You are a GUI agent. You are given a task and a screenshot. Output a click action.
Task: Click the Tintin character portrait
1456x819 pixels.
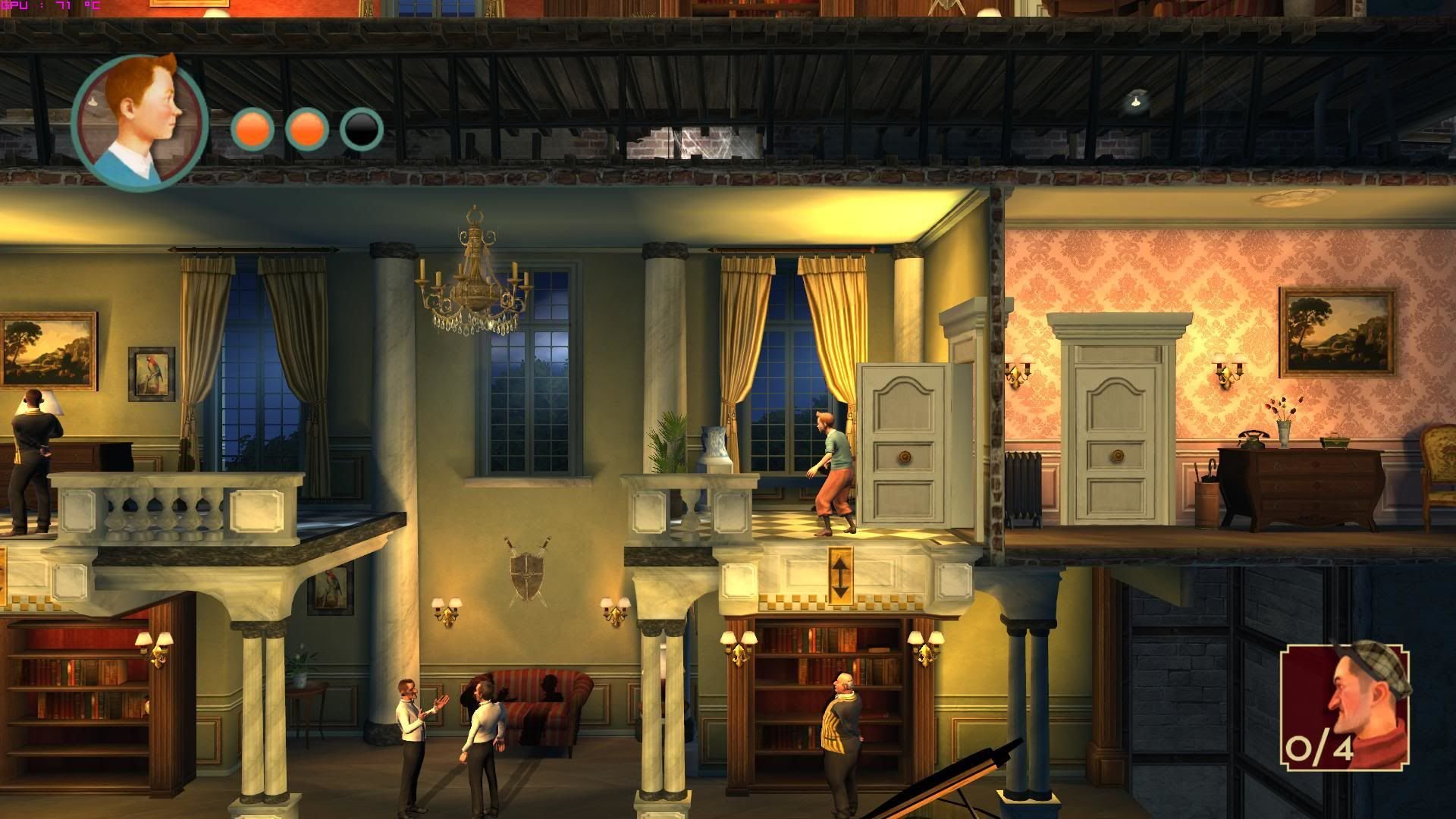pyautogui.click(x=140, y=121)
